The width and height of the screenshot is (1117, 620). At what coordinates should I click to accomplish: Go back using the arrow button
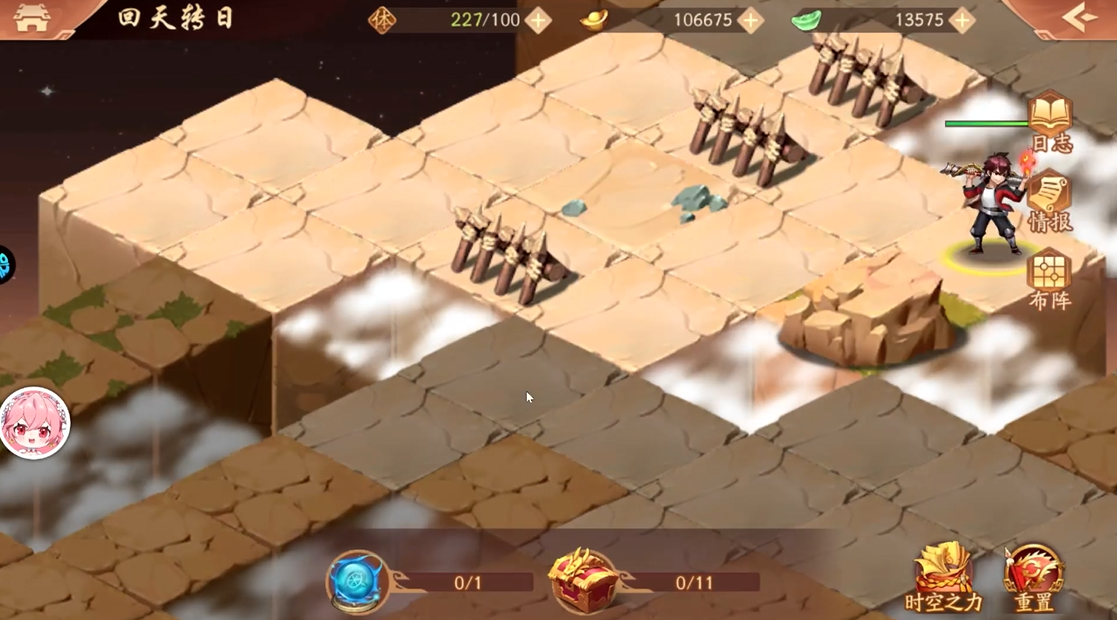1080,18
